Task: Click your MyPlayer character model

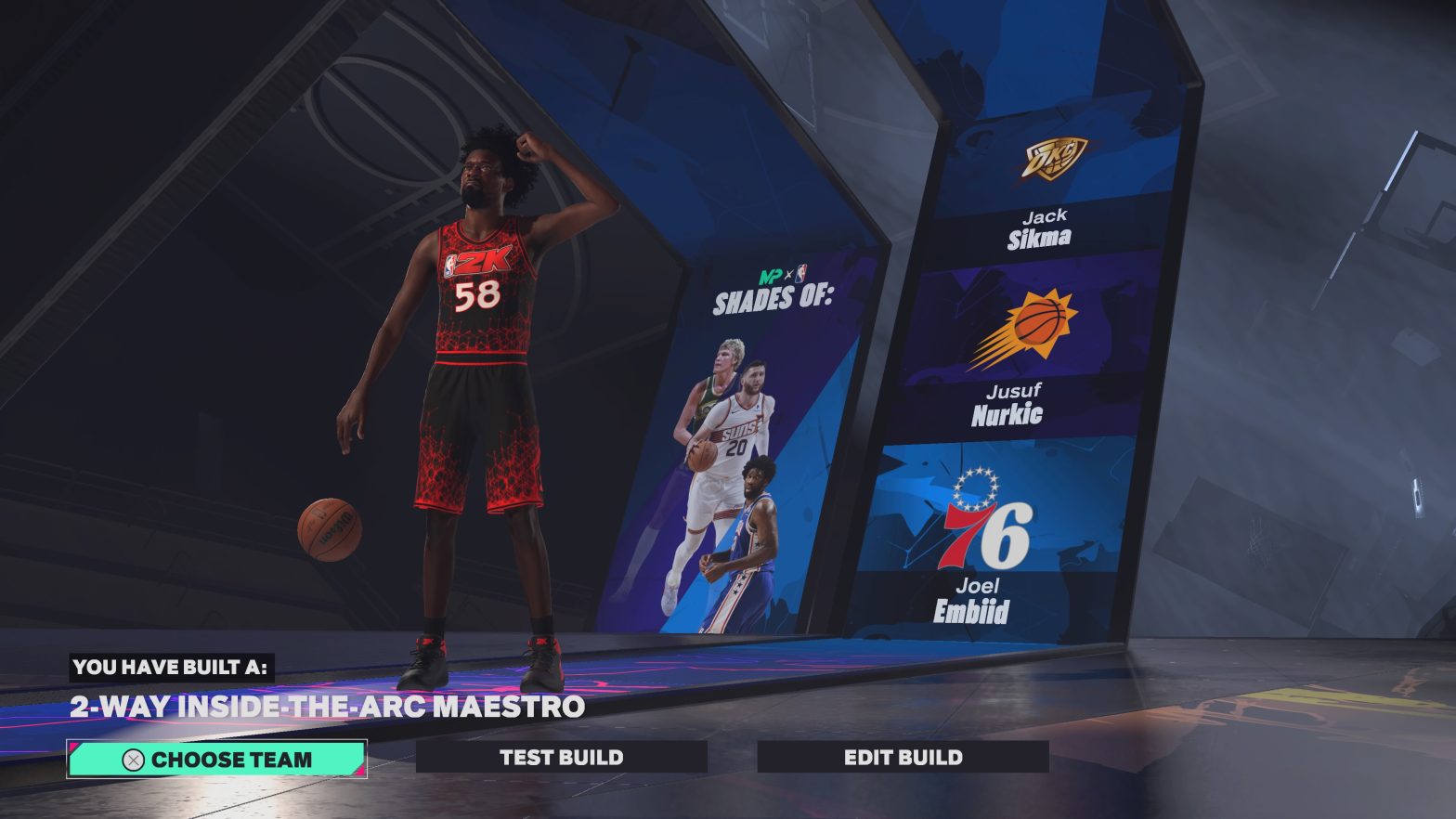Action: [478, 371]
